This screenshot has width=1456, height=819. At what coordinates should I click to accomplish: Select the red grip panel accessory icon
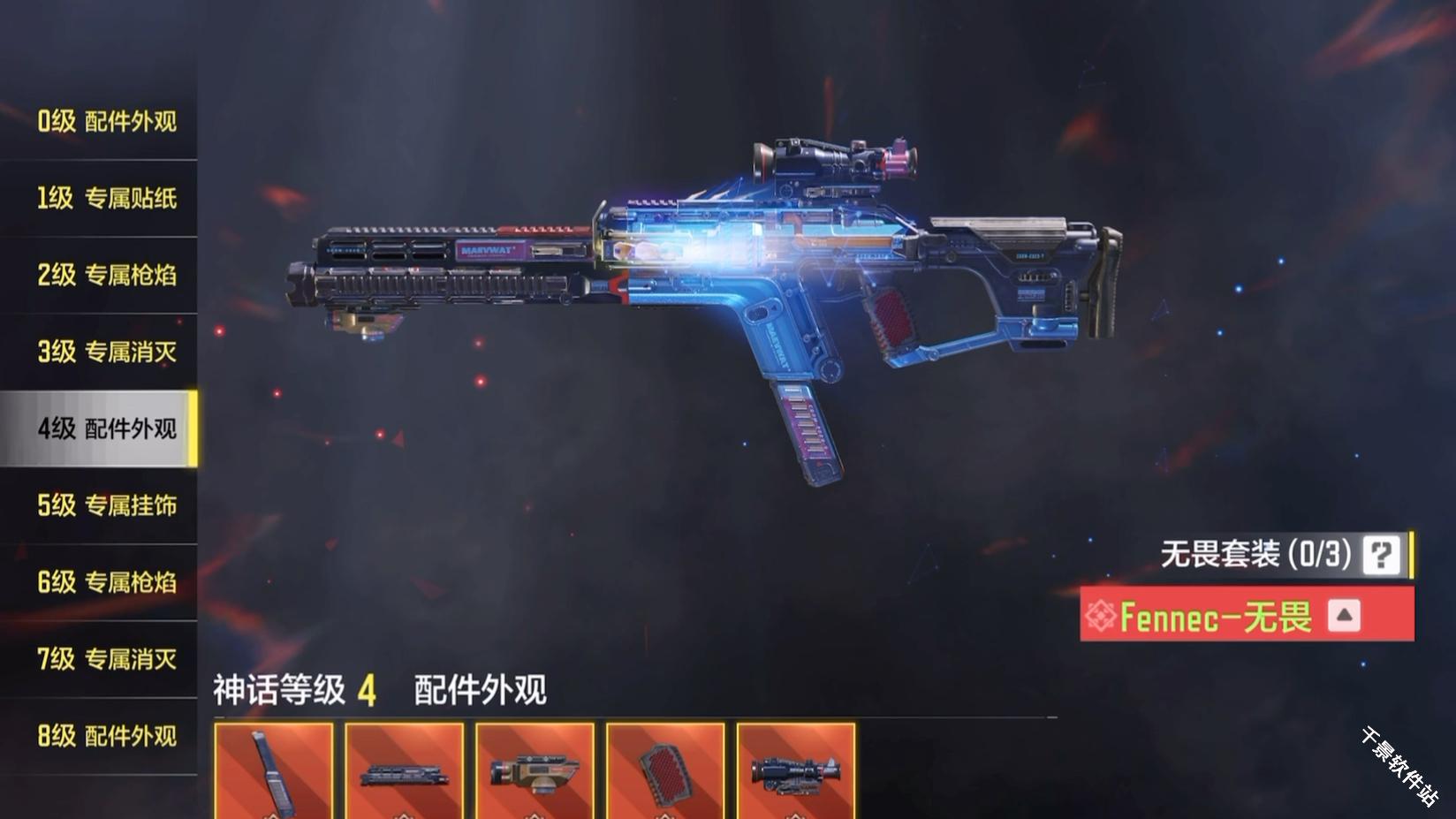(x=664, y=770)
